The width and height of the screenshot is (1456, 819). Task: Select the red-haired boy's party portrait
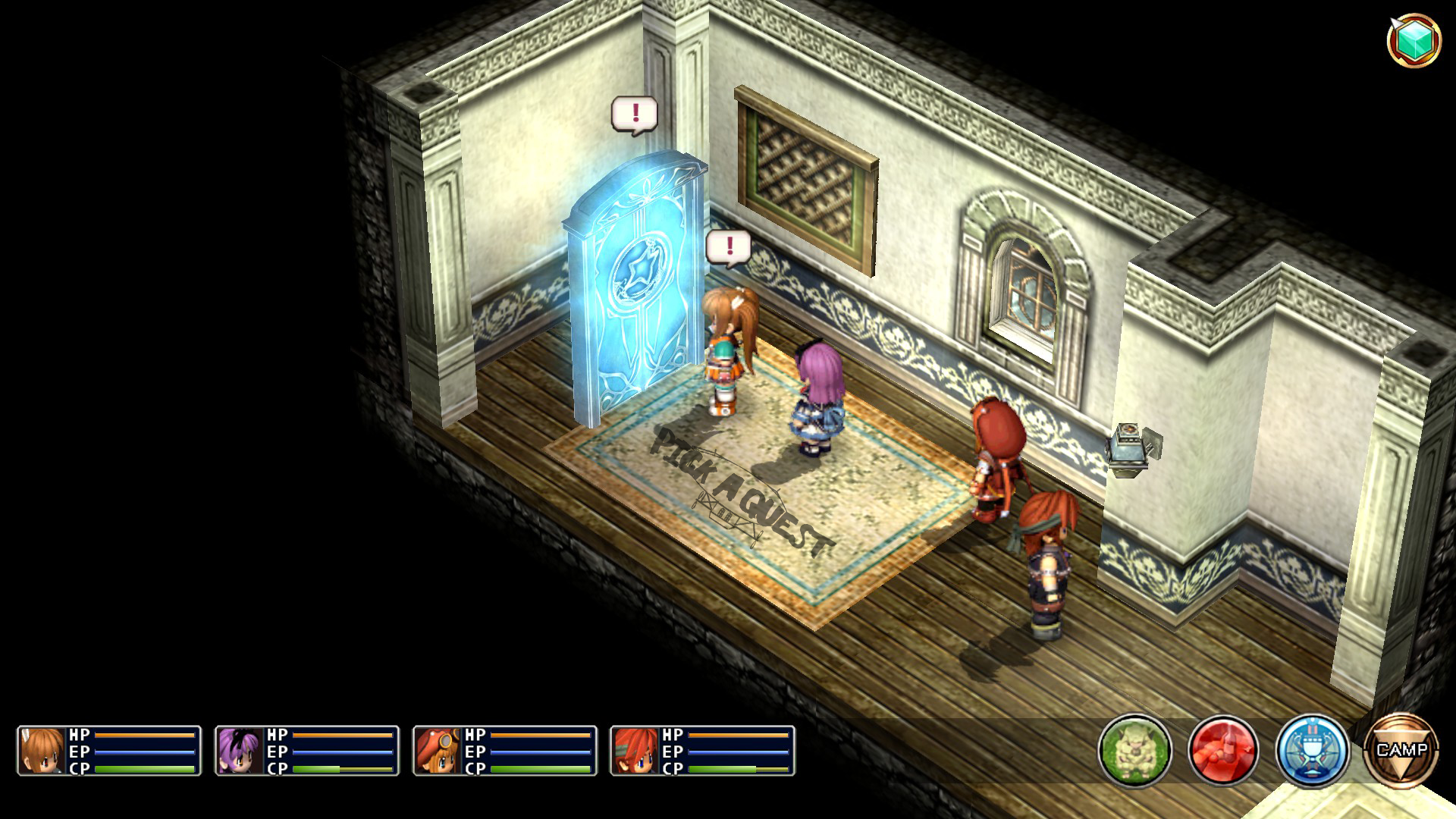click(635, 750)
